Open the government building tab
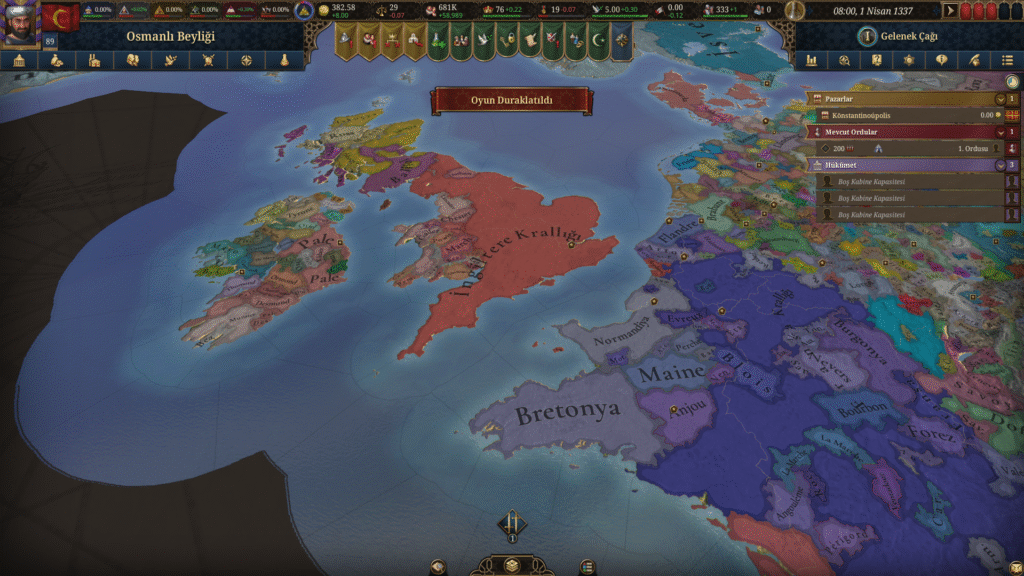 coord(19,60)
